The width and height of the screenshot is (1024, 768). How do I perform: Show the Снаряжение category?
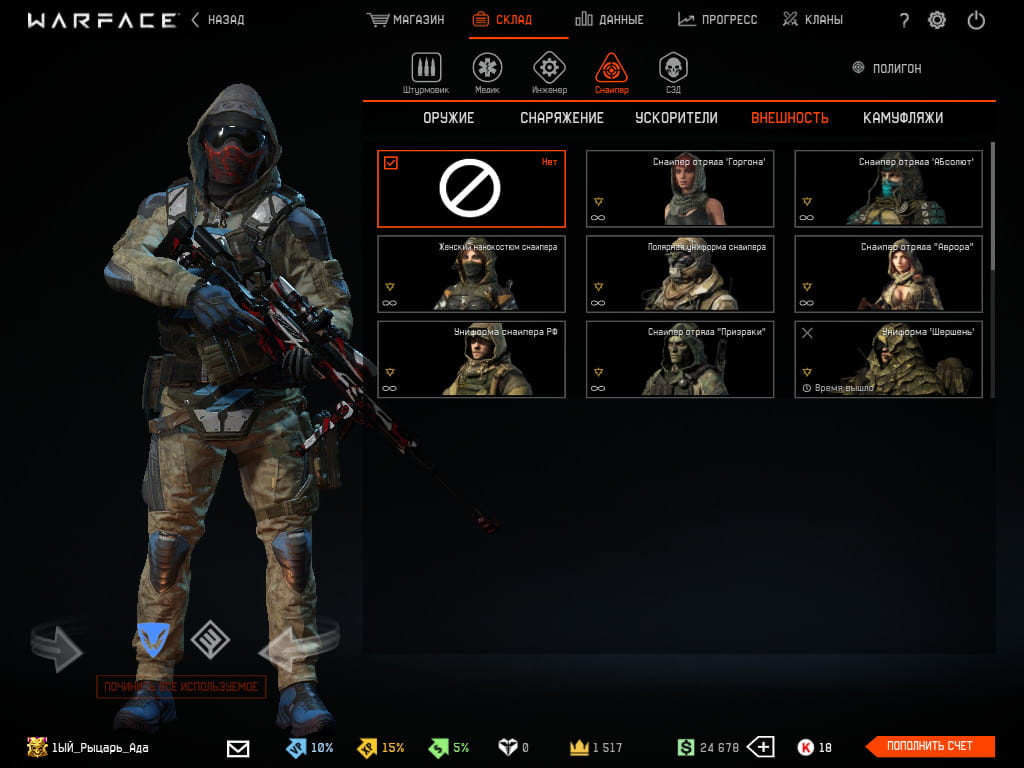562,118
